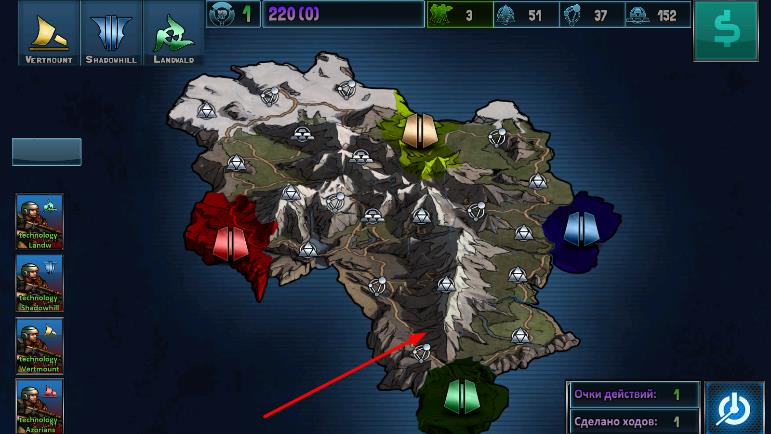Open Technology Azarians card
The image size is (771, 434).
tap(40, 405)
